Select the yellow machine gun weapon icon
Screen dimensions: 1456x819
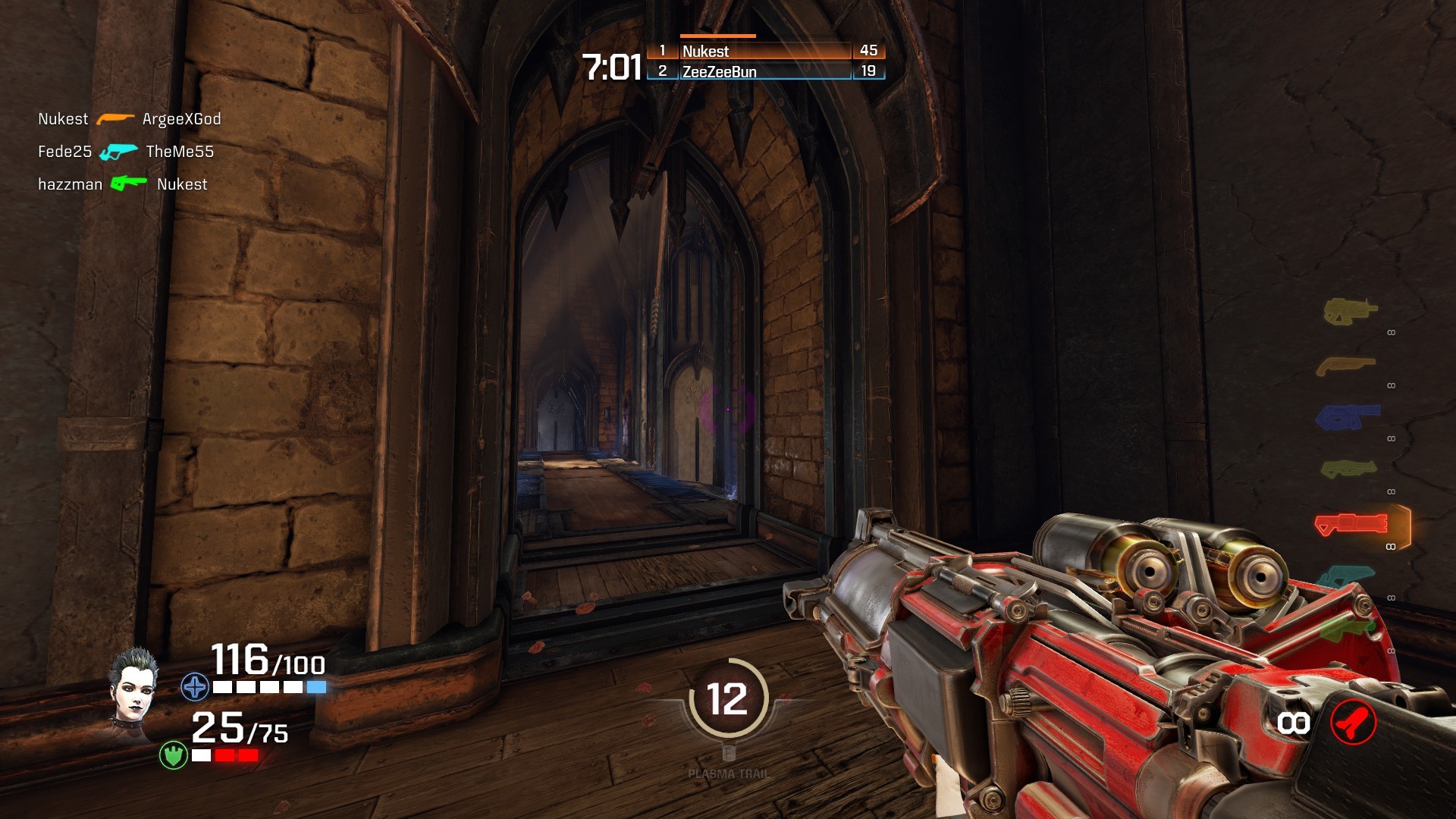[1350, 311]
